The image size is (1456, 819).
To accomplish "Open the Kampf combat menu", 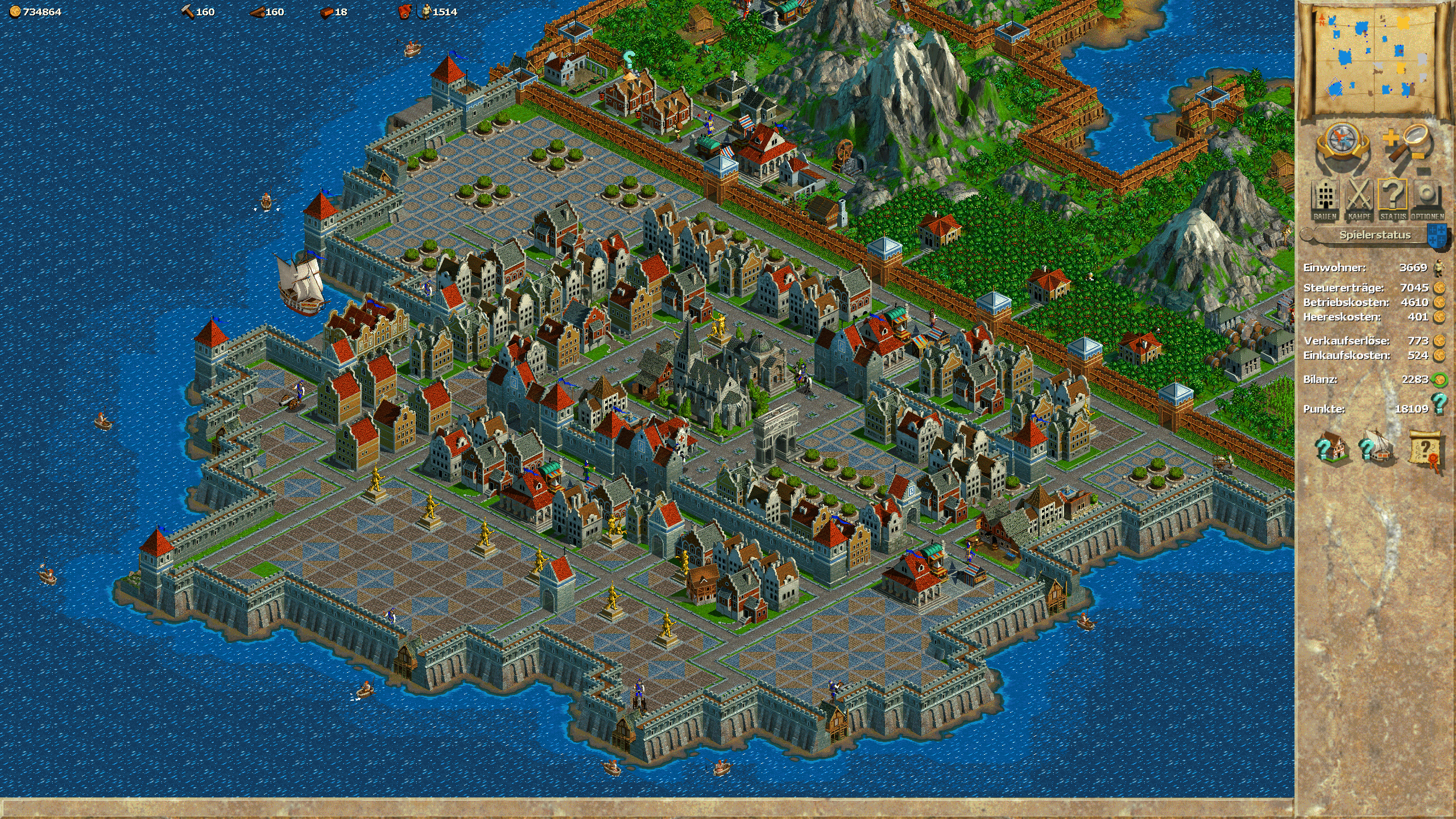I will click(1359, 200).
